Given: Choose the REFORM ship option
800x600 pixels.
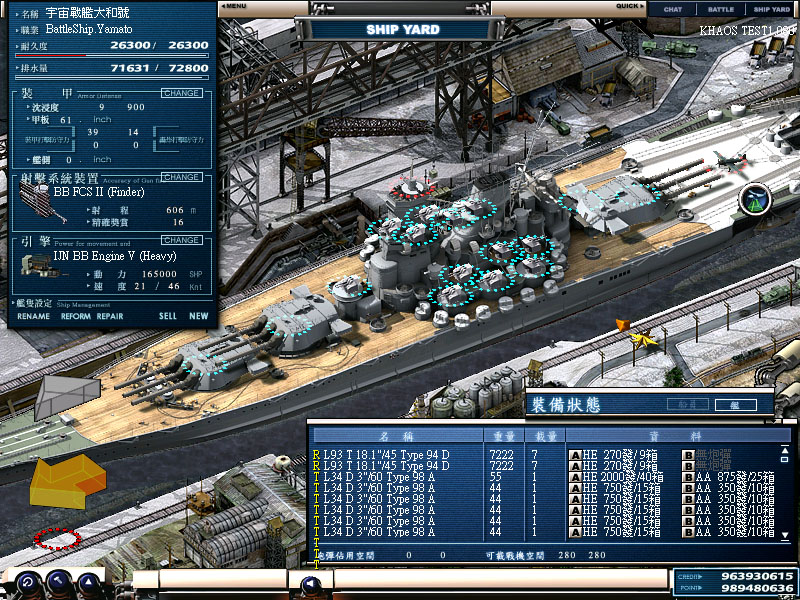Looking at the screenshot, I should pyautogui.click(x=75, y=316).
